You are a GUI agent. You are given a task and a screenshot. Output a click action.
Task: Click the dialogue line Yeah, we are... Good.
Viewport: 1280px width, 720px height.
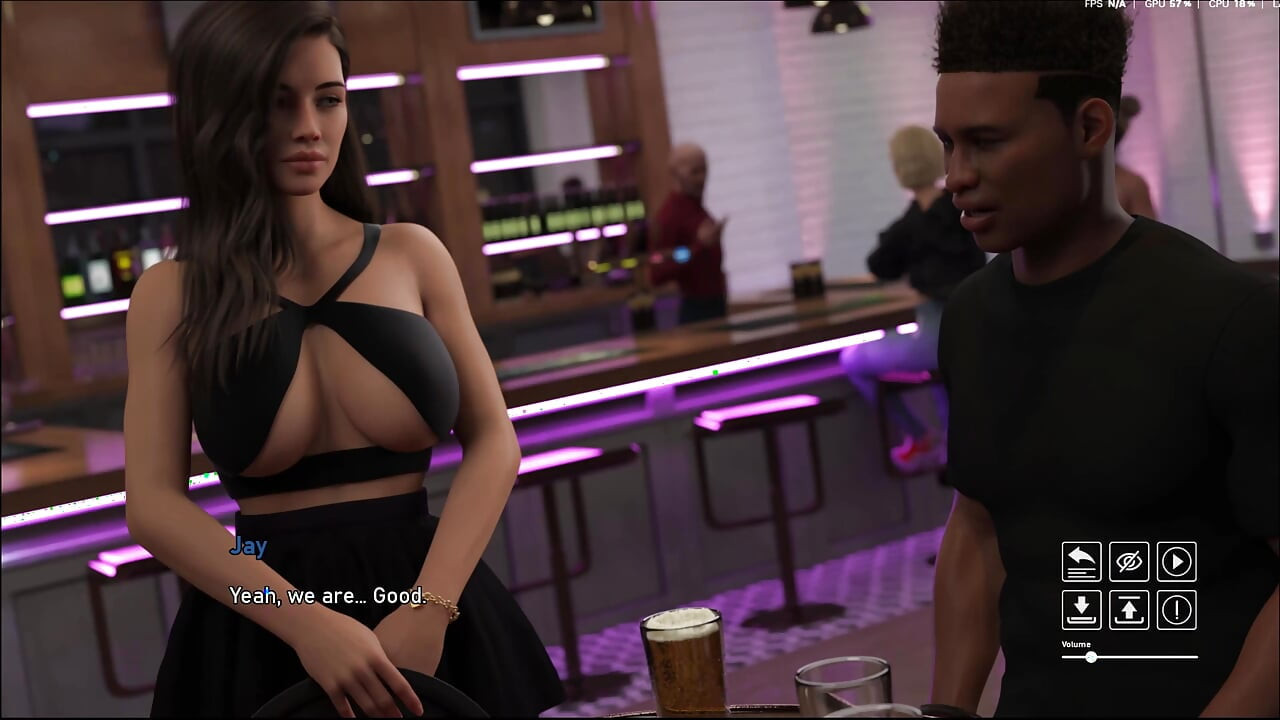327,596
